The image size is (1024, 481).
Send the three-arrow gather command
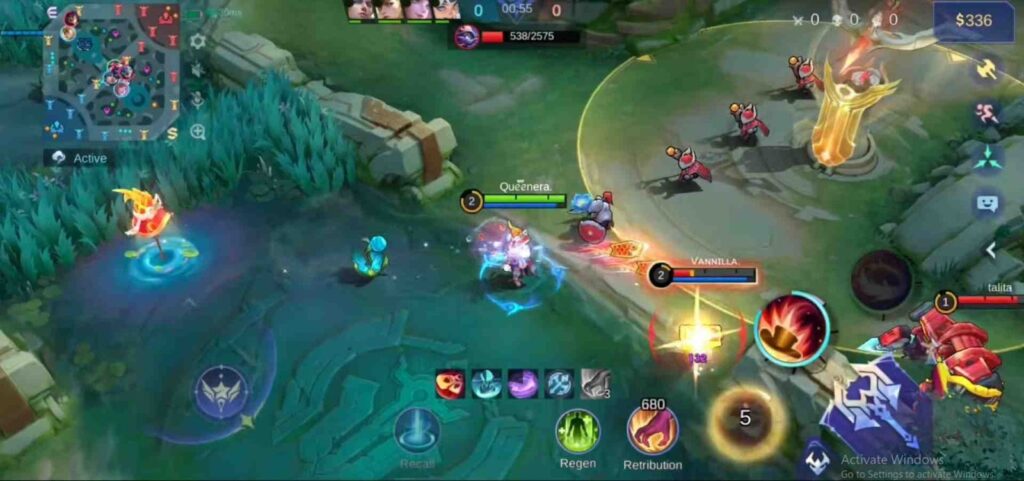coord(987,157)
